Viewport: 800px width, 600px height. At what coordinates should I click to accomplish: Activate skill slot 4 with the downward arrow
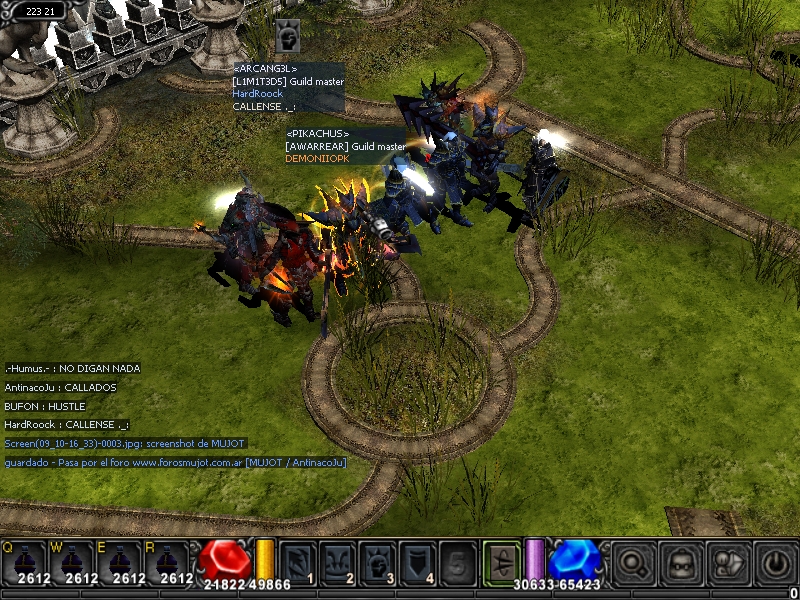[417, 561]
